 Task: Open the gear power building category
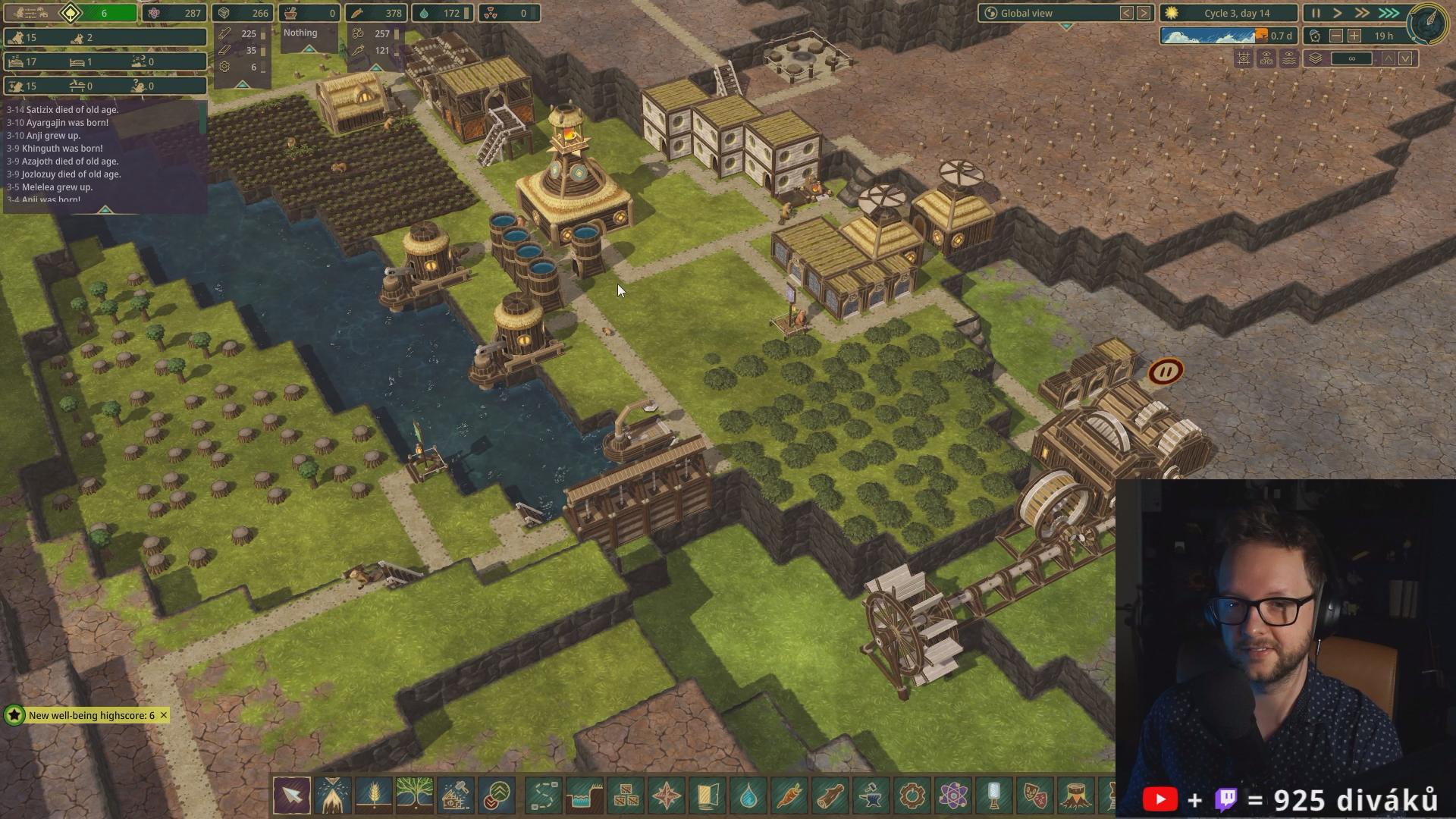pos(912,795)
